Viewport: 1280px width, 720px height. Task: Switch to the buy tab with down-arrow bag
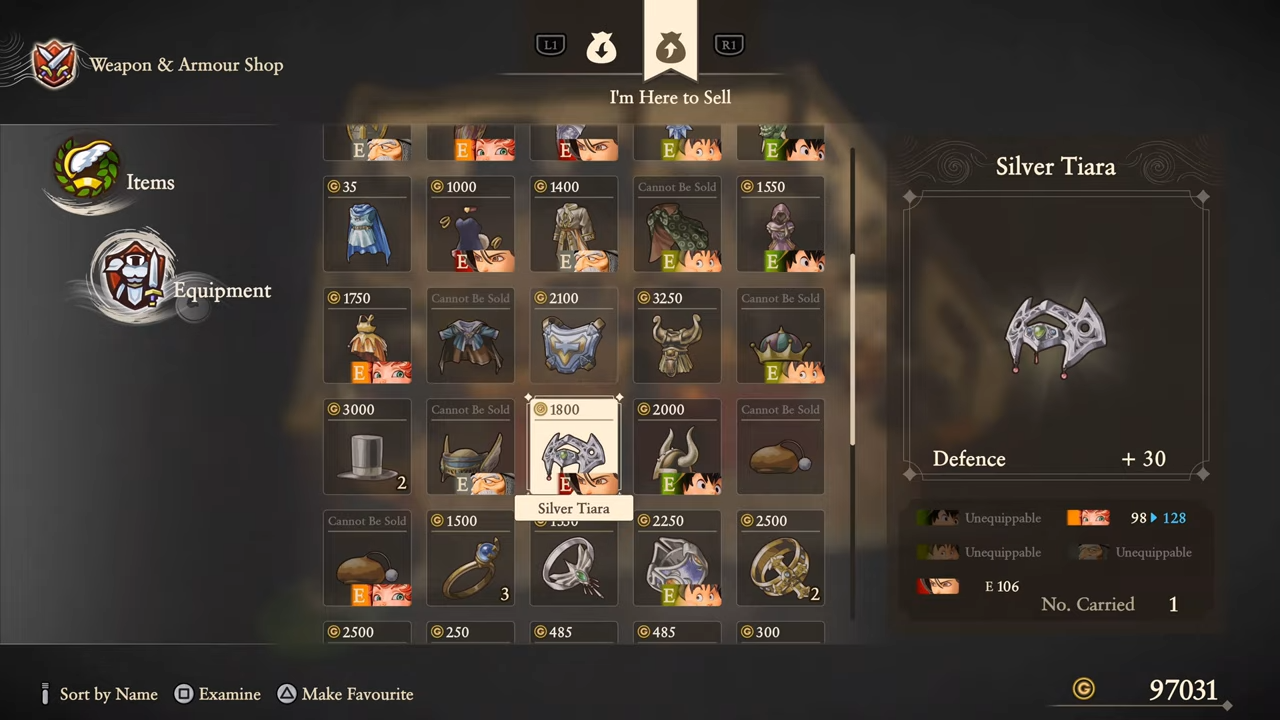pos(601,46)
